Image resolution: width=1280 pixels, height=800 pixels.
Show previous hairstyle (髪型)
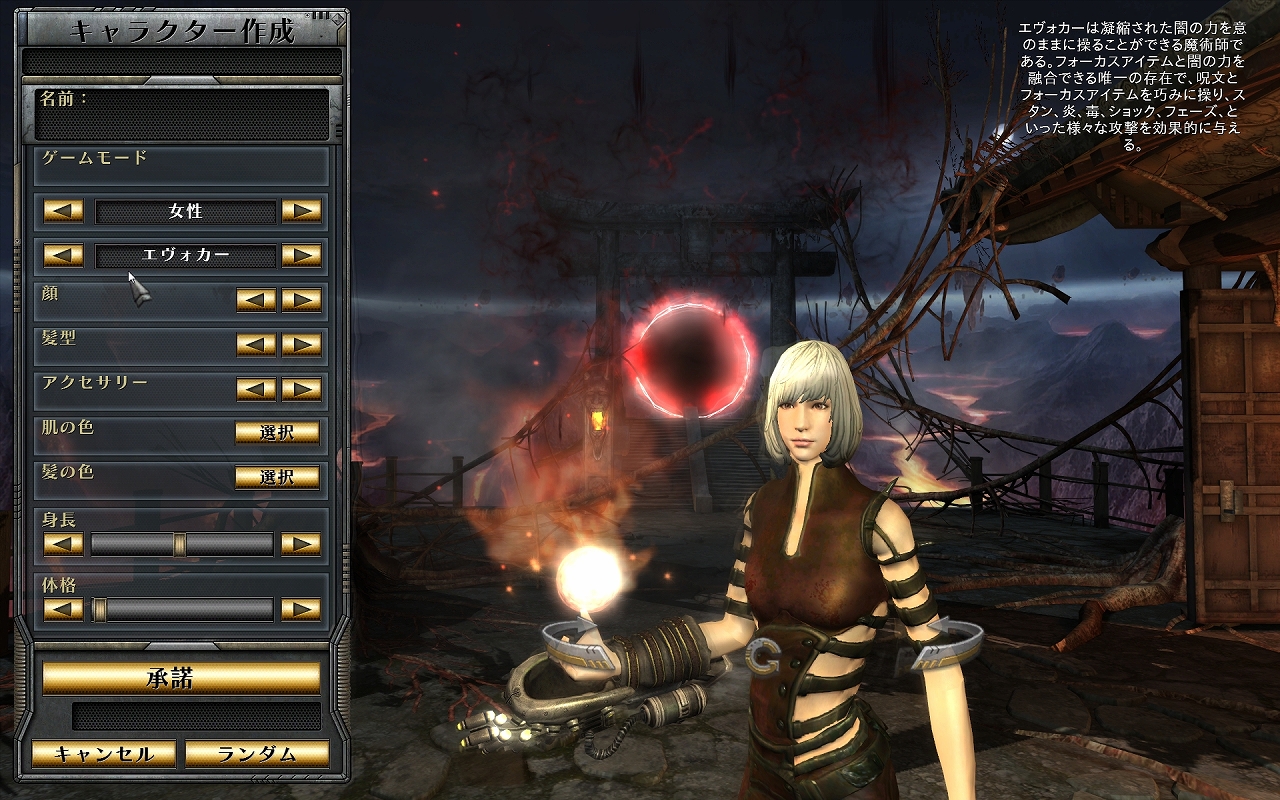(256, 344)
